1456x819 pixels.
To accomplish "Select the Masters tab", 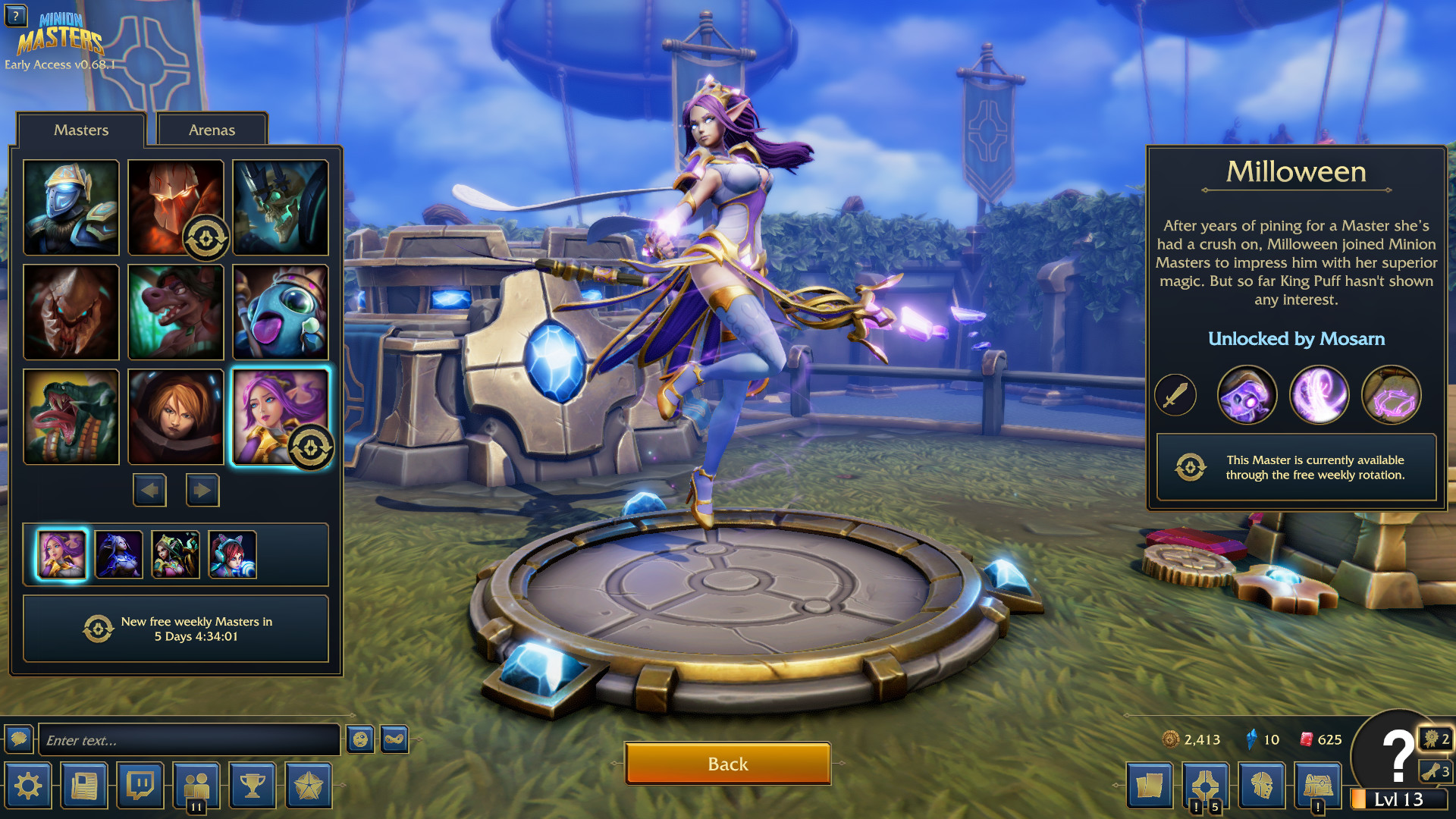I will pyautogui.click(x=81, y=130).
